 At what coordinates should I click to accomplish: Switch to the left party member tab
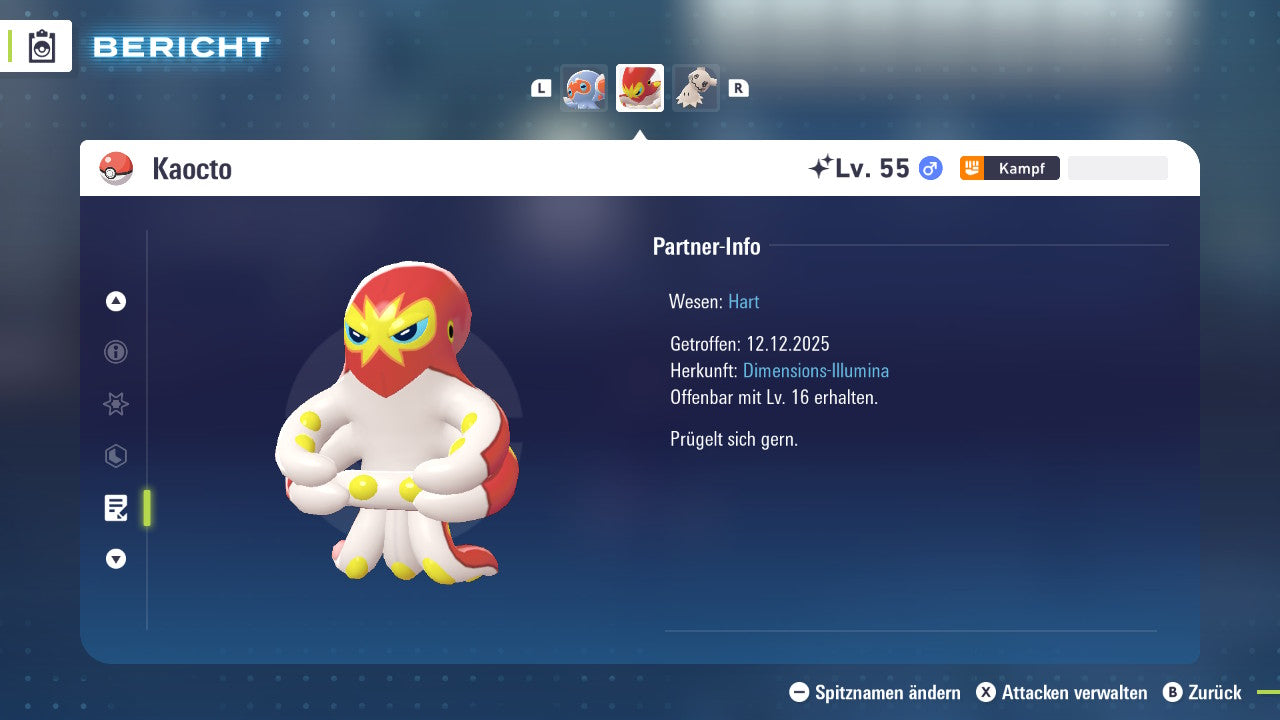[585, 87]
